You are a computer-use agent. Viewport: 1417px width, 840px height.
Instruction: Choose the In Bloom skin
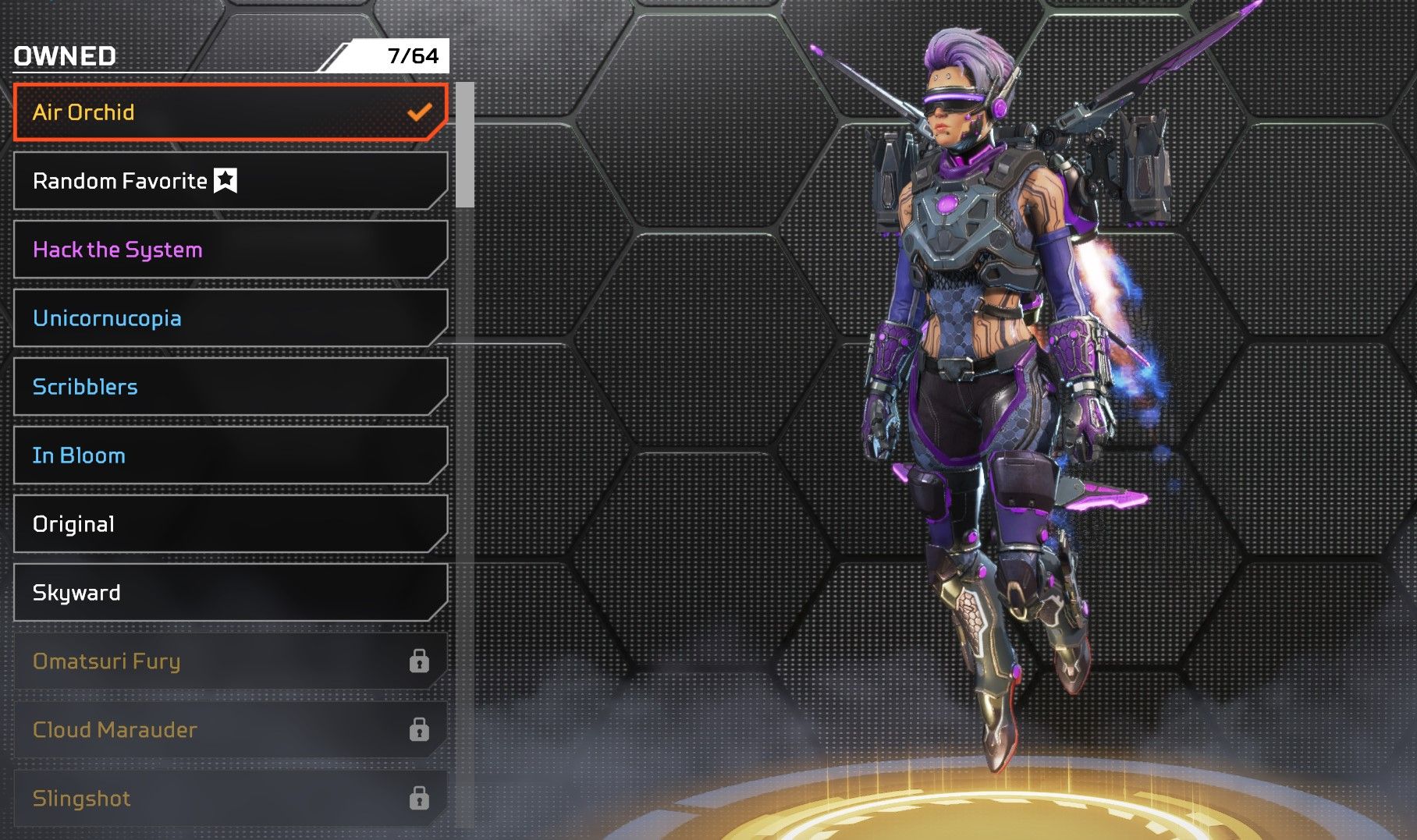coord(230,455)
